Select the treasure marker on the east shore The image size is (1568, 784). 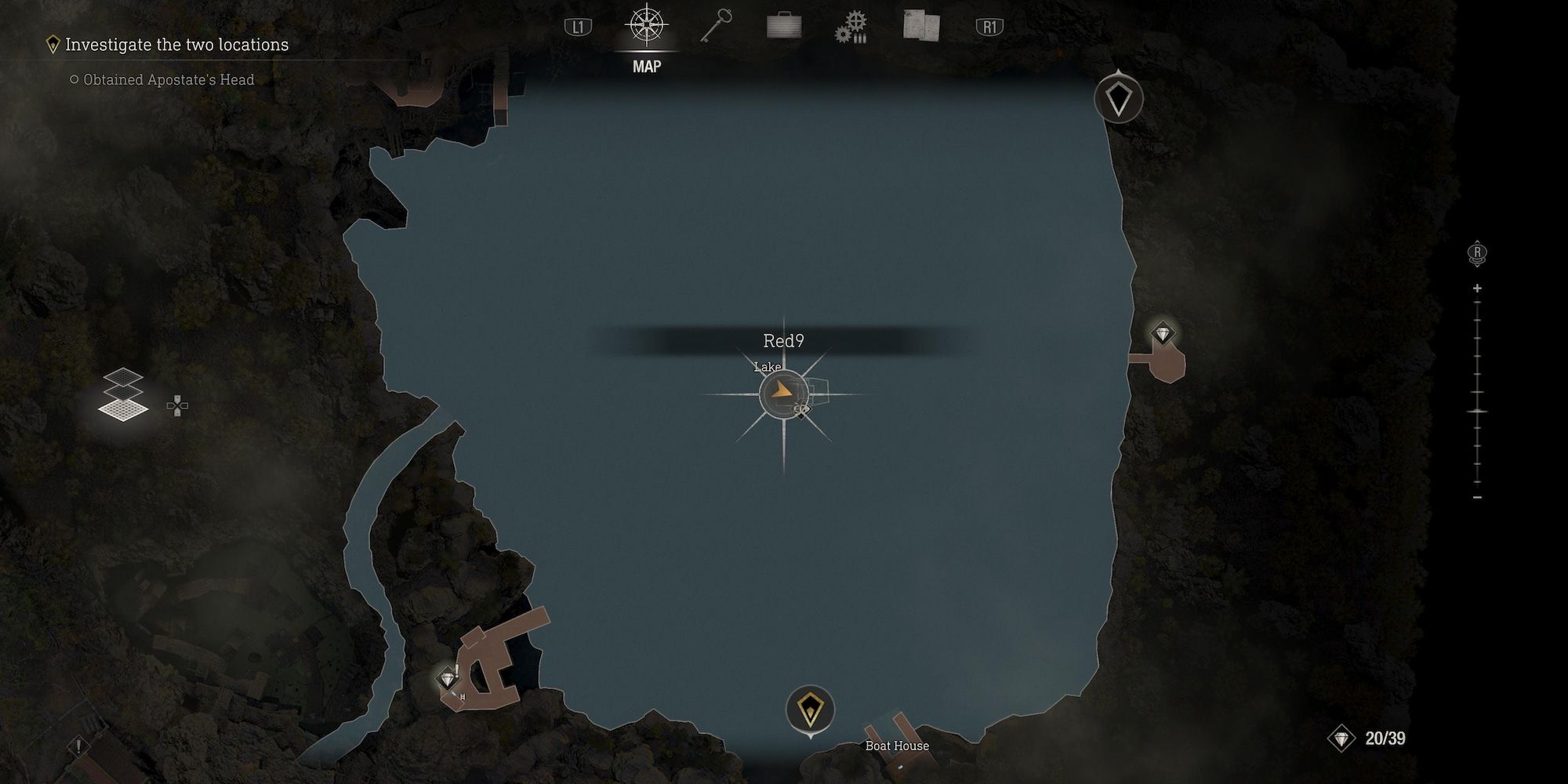pyautogui.click(x=1162, y=334)
